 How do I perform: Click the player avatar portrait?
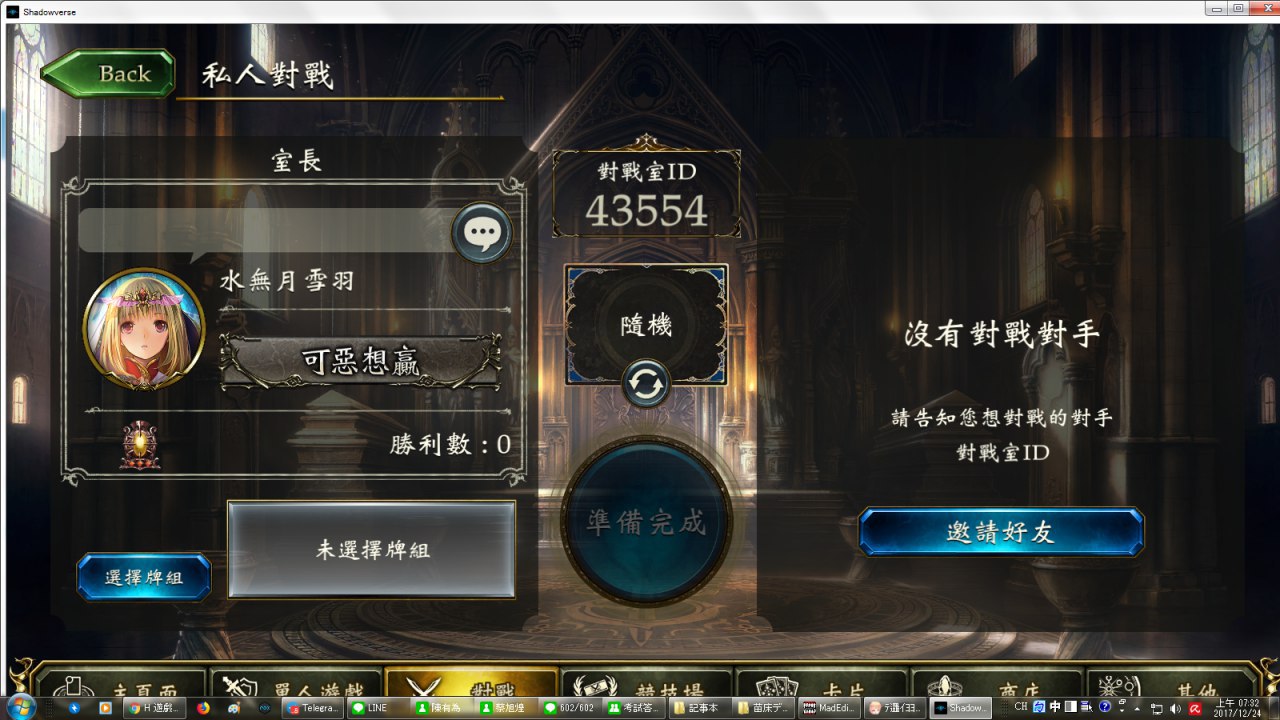144,329
